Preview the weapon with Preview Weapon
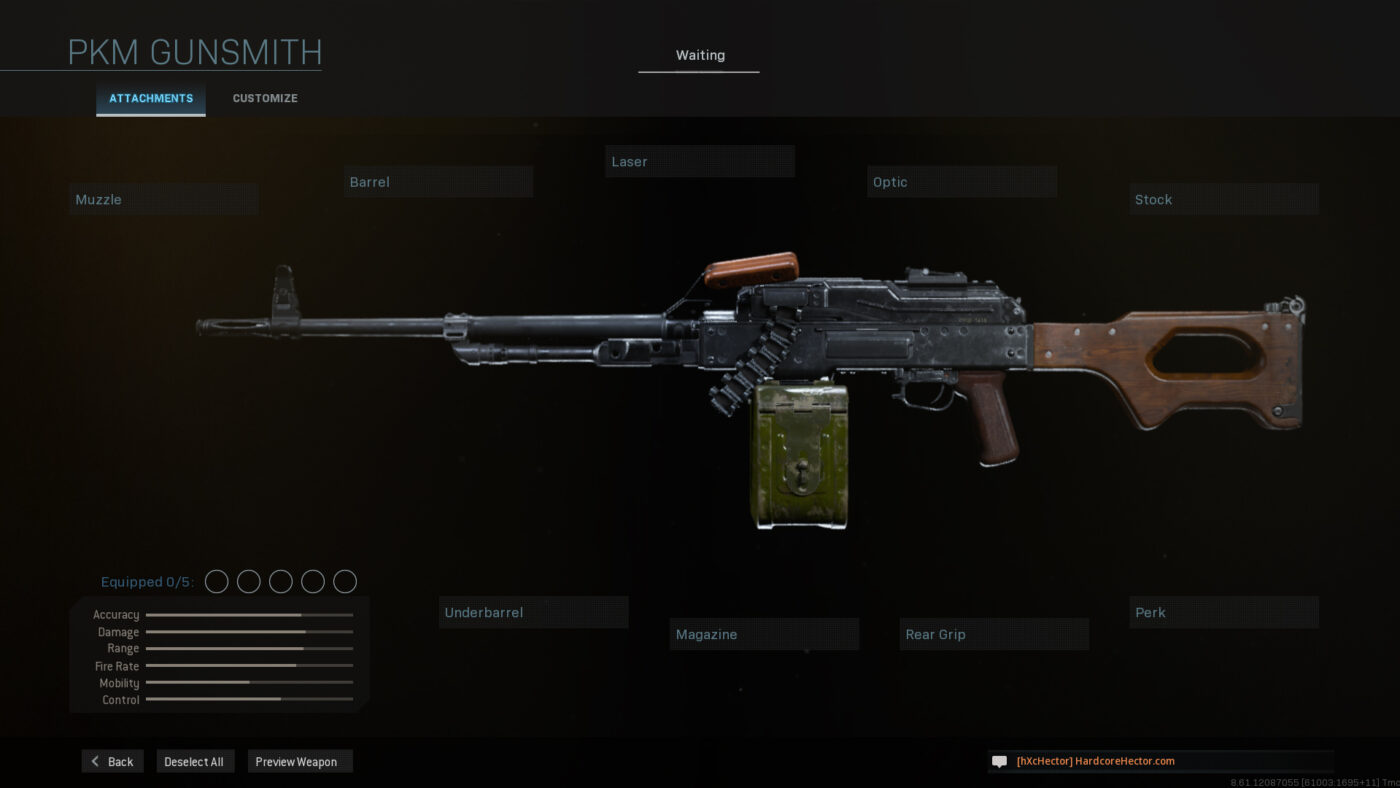 pos(299,762)
